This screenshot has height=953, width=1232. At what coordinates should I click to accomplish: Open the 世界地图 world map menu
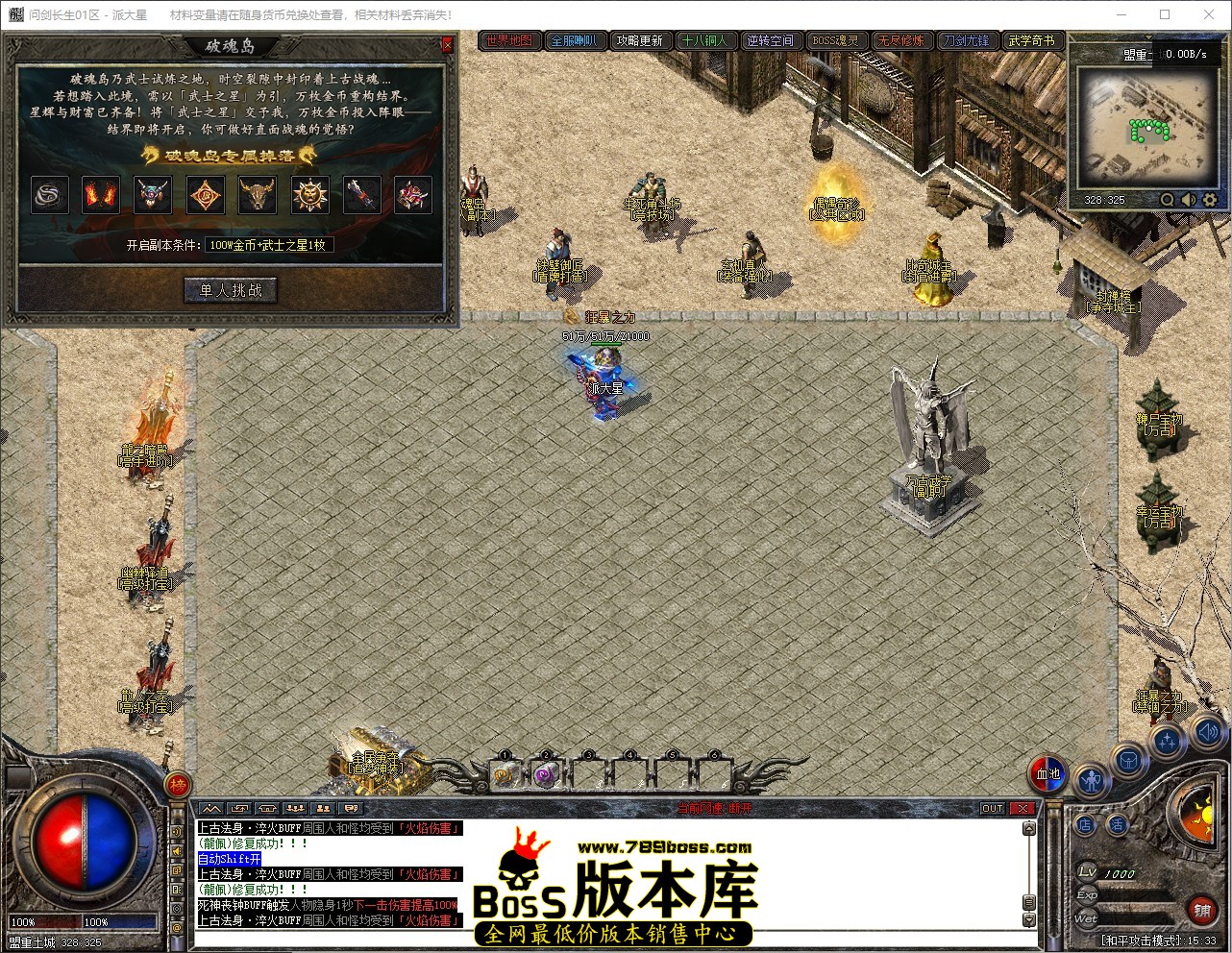[x=509, y=40]
